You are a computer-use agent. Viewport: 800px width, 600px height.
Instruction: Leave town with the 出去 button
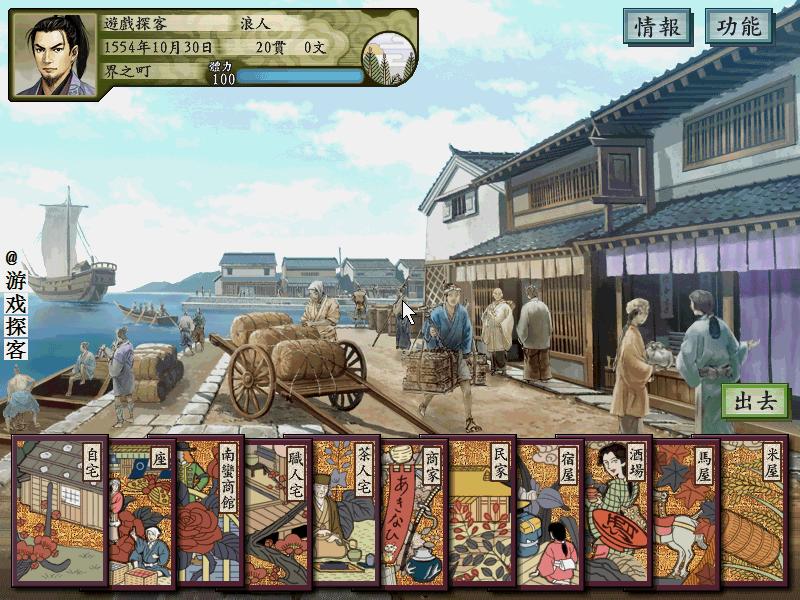point(755,402)
